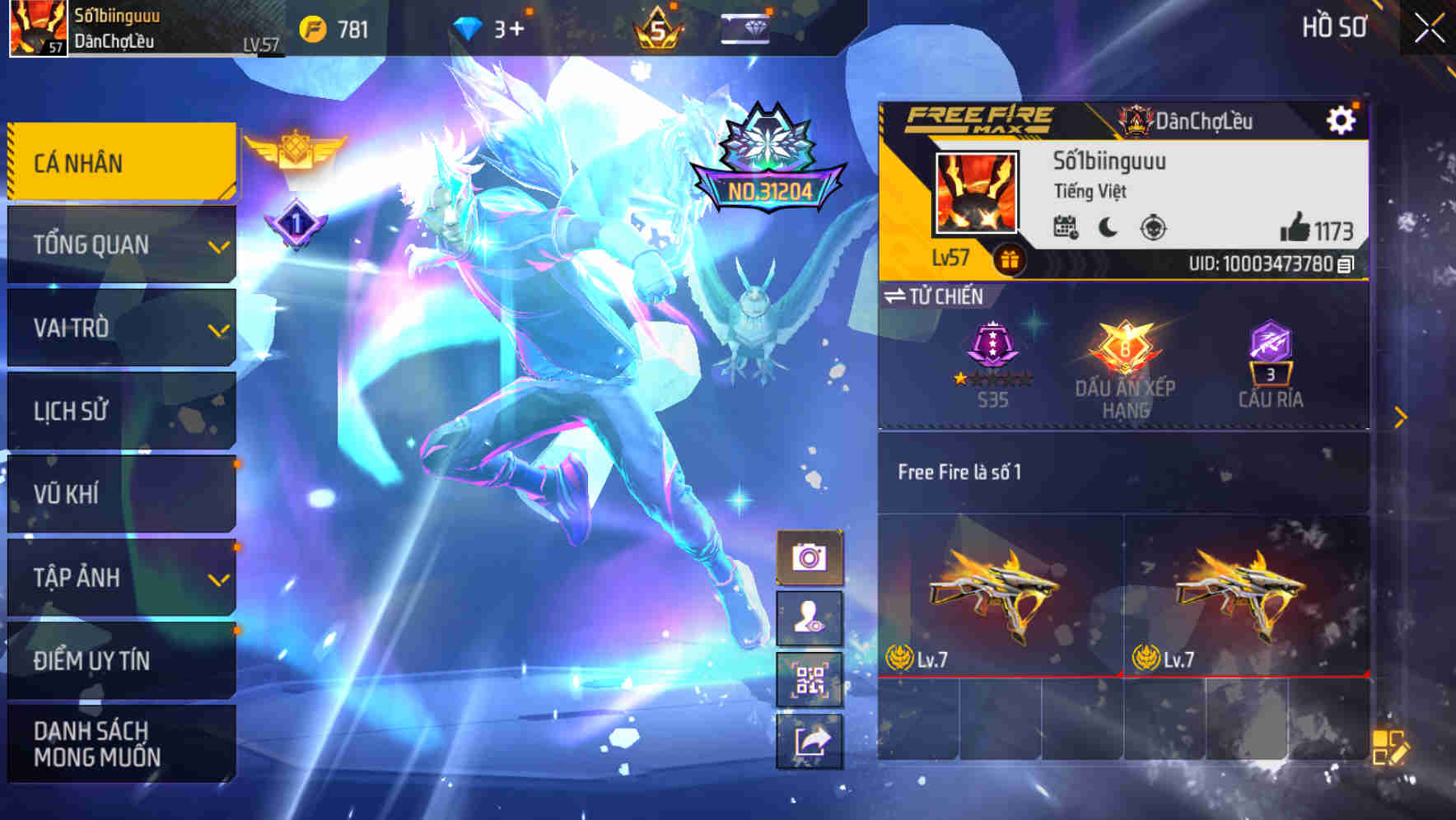1456x820 pixels.
Task: Expand the Tổng Quan section
Action: [121, 244]
